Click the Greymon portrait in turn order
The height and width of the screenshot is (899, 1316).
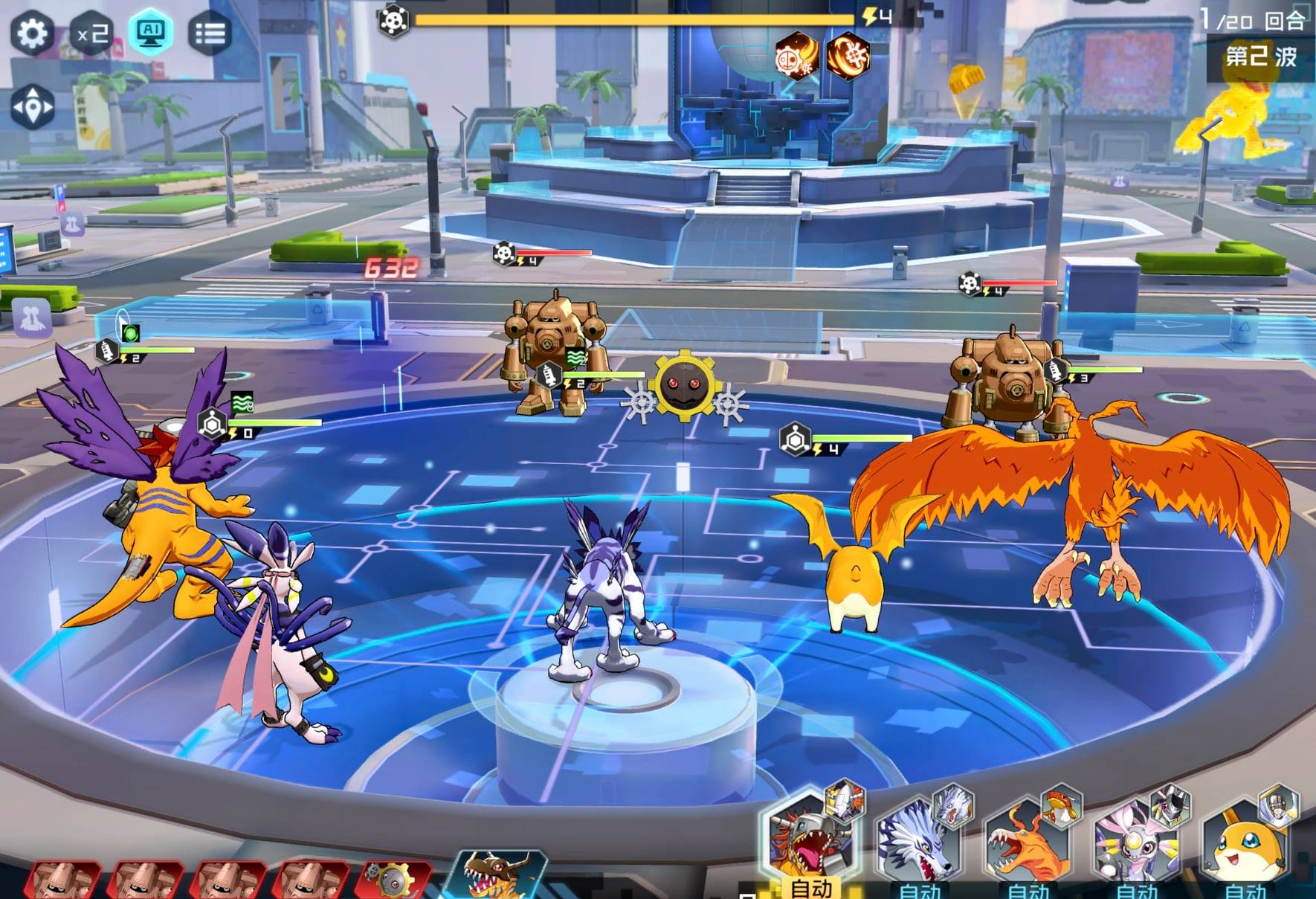coord(498,875)
